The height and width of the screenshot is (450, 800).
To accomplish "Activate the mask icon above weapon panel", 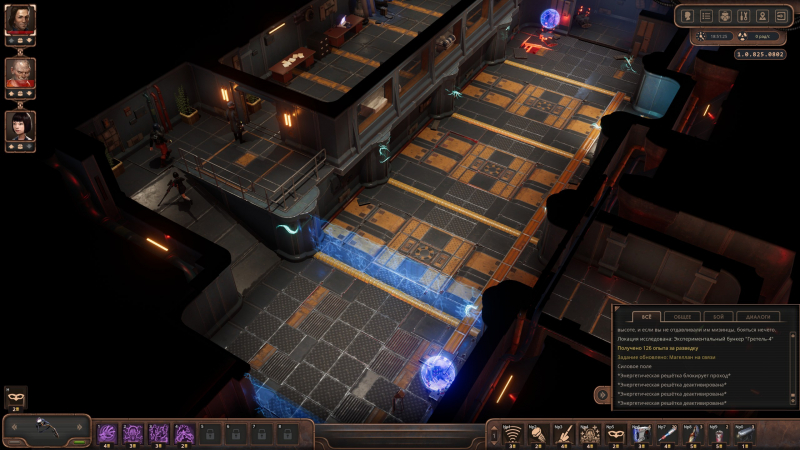I will click(x=15, y=397).
